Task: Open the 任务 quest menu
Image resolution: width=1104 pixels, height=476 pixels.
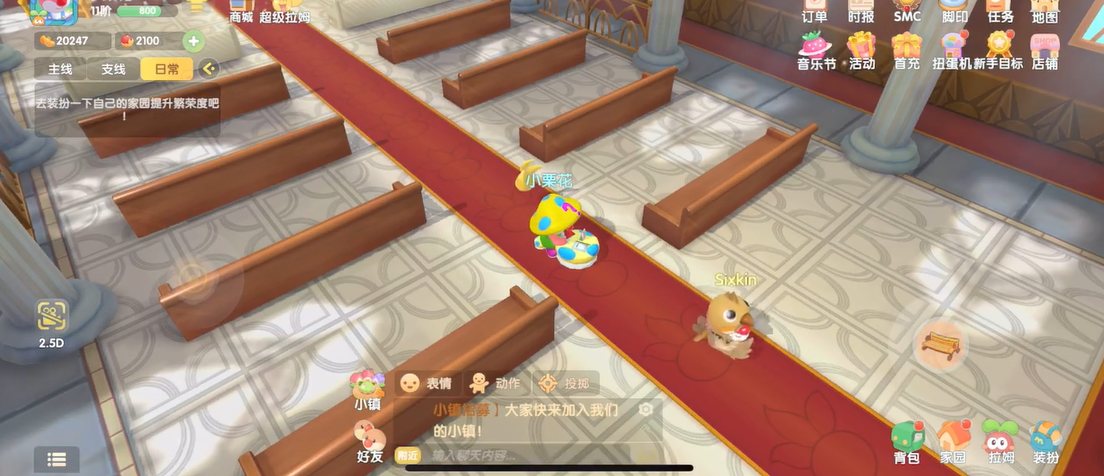Action: pos(1000,11)
